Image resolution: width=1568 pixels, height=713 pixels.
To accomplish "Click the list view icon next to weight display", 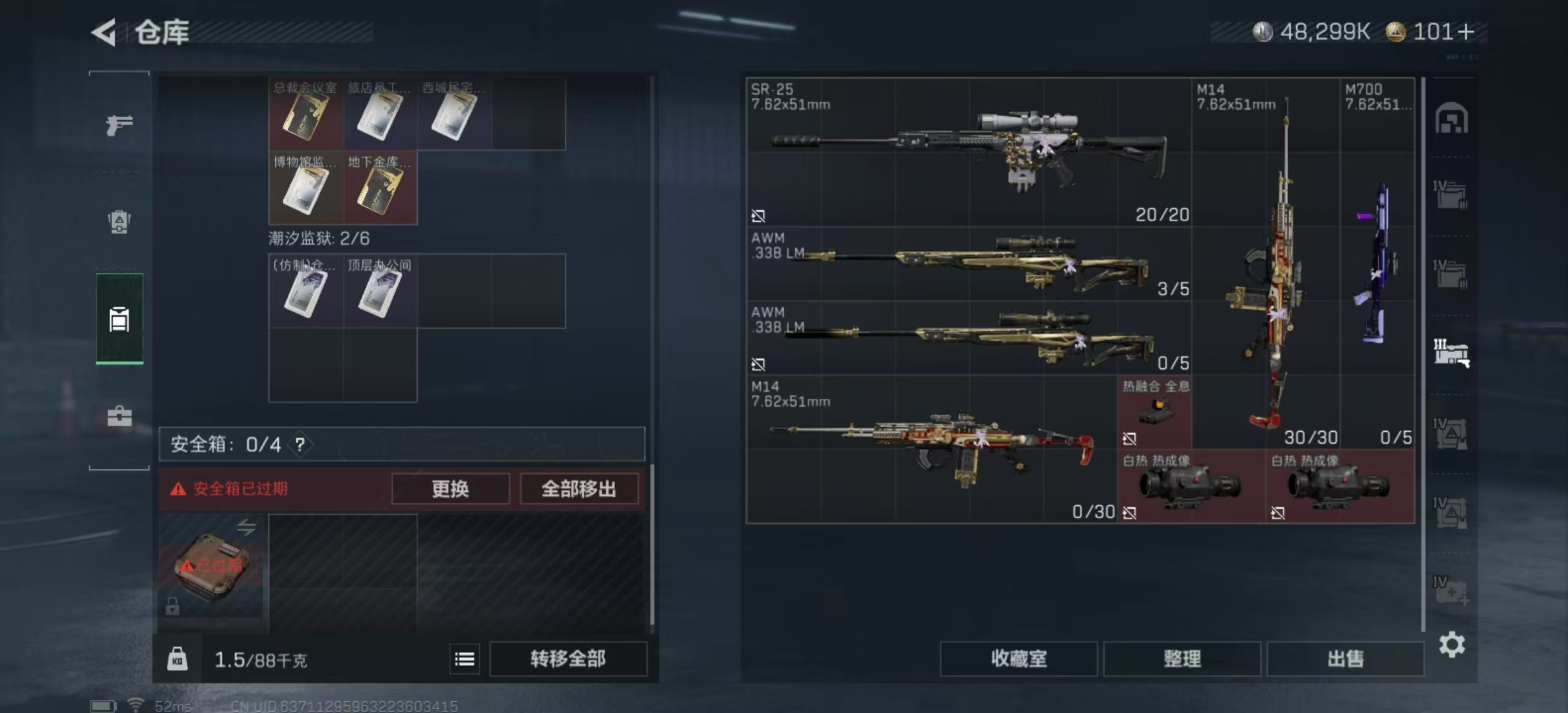I will tap(465, 659).
